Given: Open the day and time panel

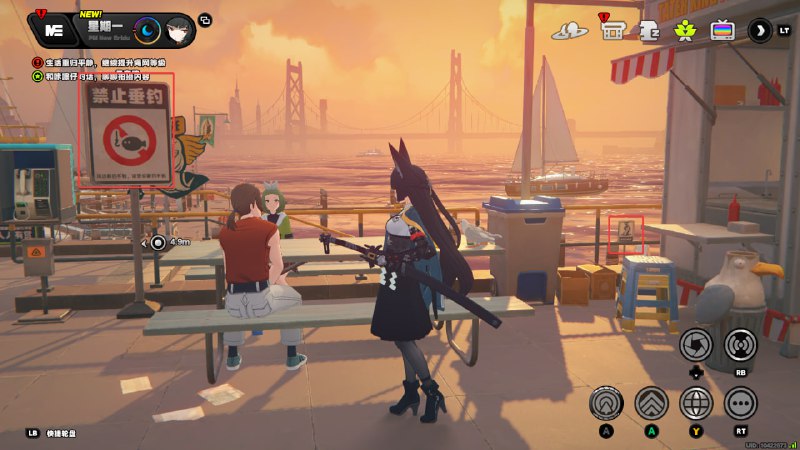Looking at the screenshot, I should pos(147,31).
